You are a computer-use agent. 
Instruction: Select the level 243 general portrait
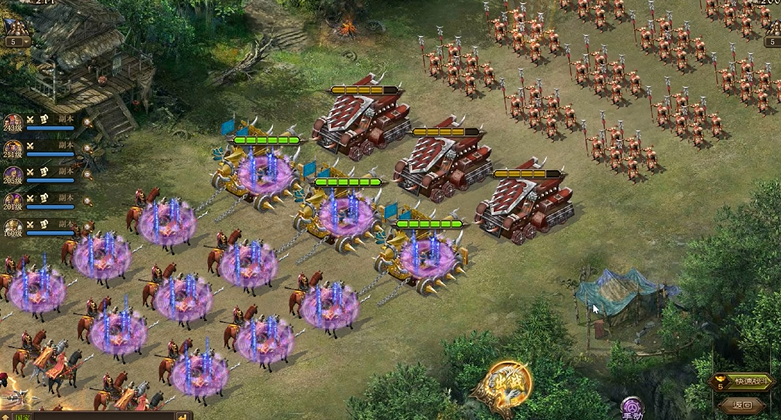pyautogui.click(x=13, y=124)
